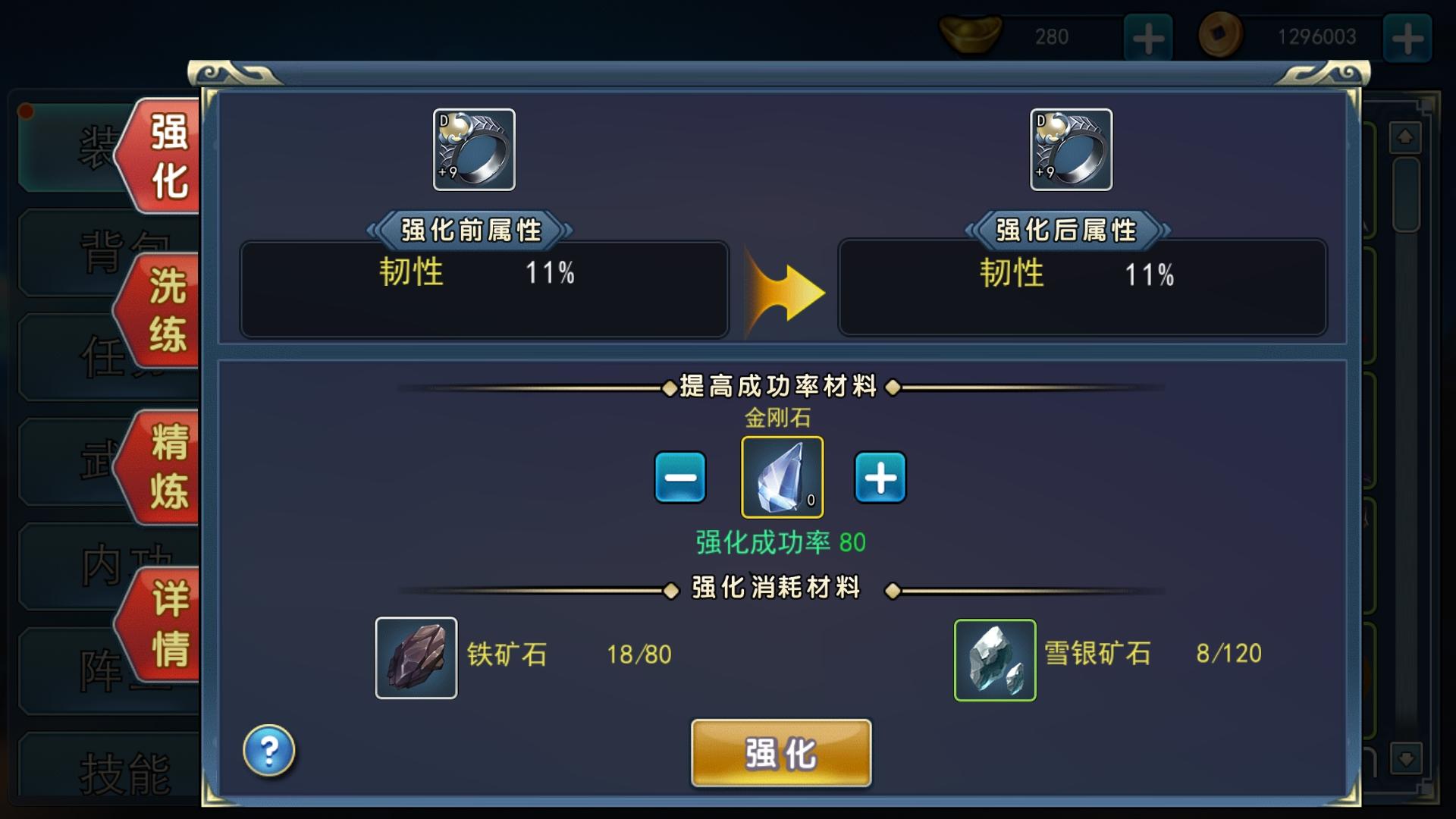
Task: Decrease 金刚石 amount with minus button
Action: point(679,476)
